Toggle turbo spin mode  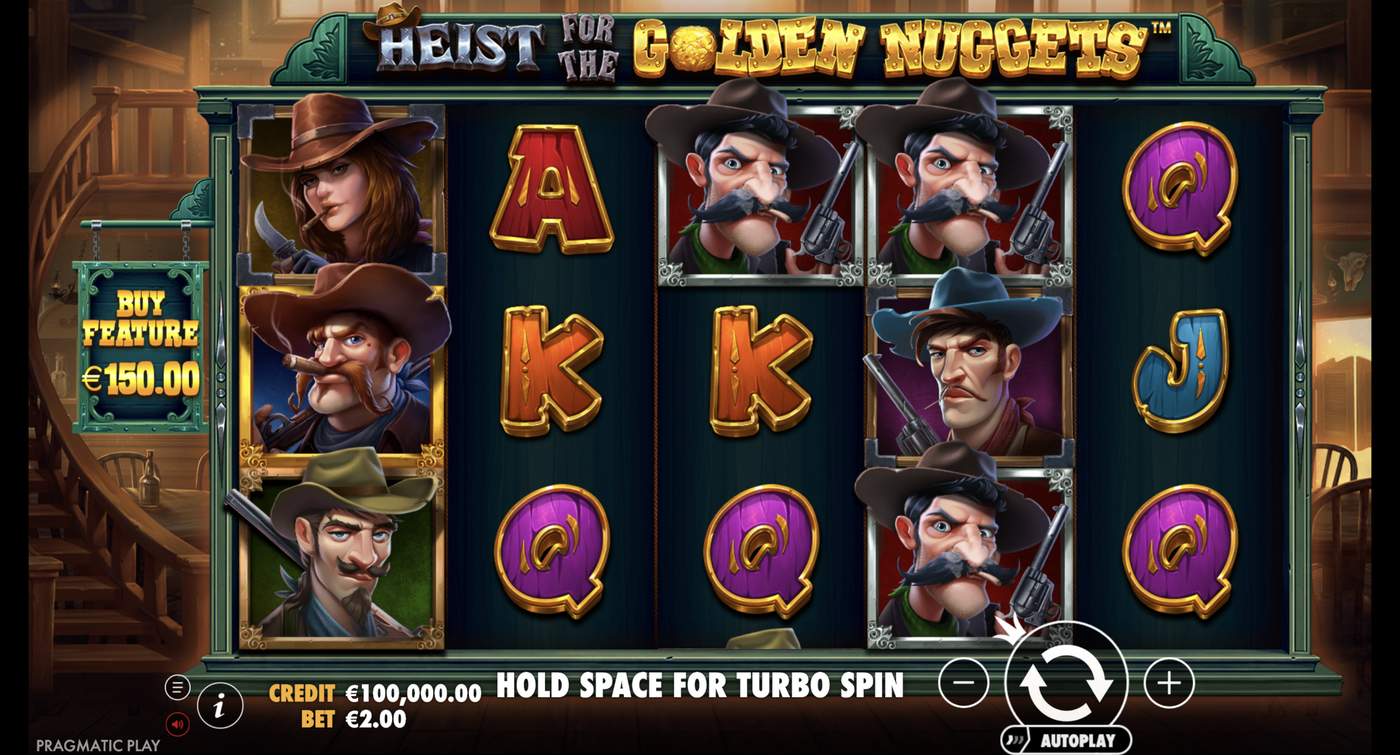click(x=700, y=687)
